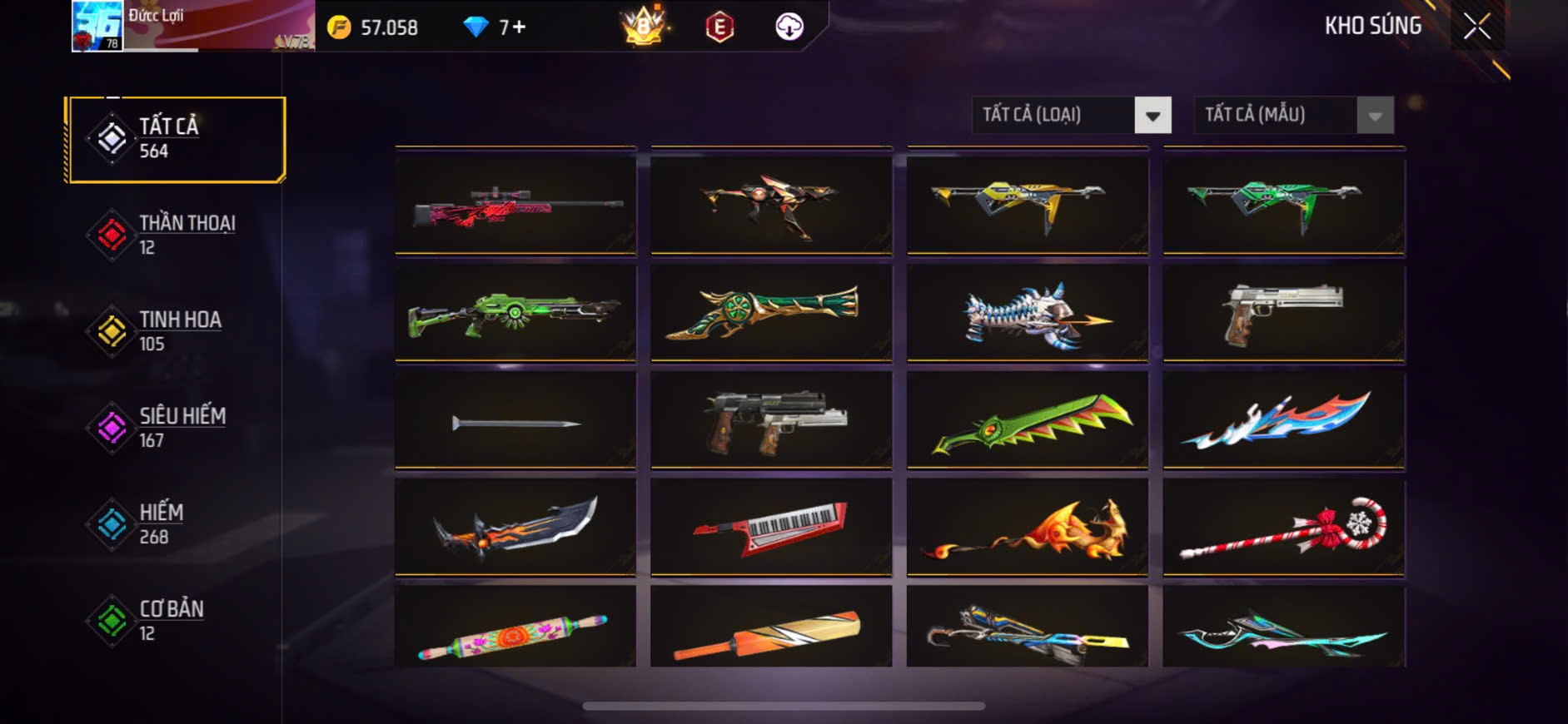Select the red sniper rifle skin
Image resolution: width=1568 pixels, height=724 pixels.
515,206
